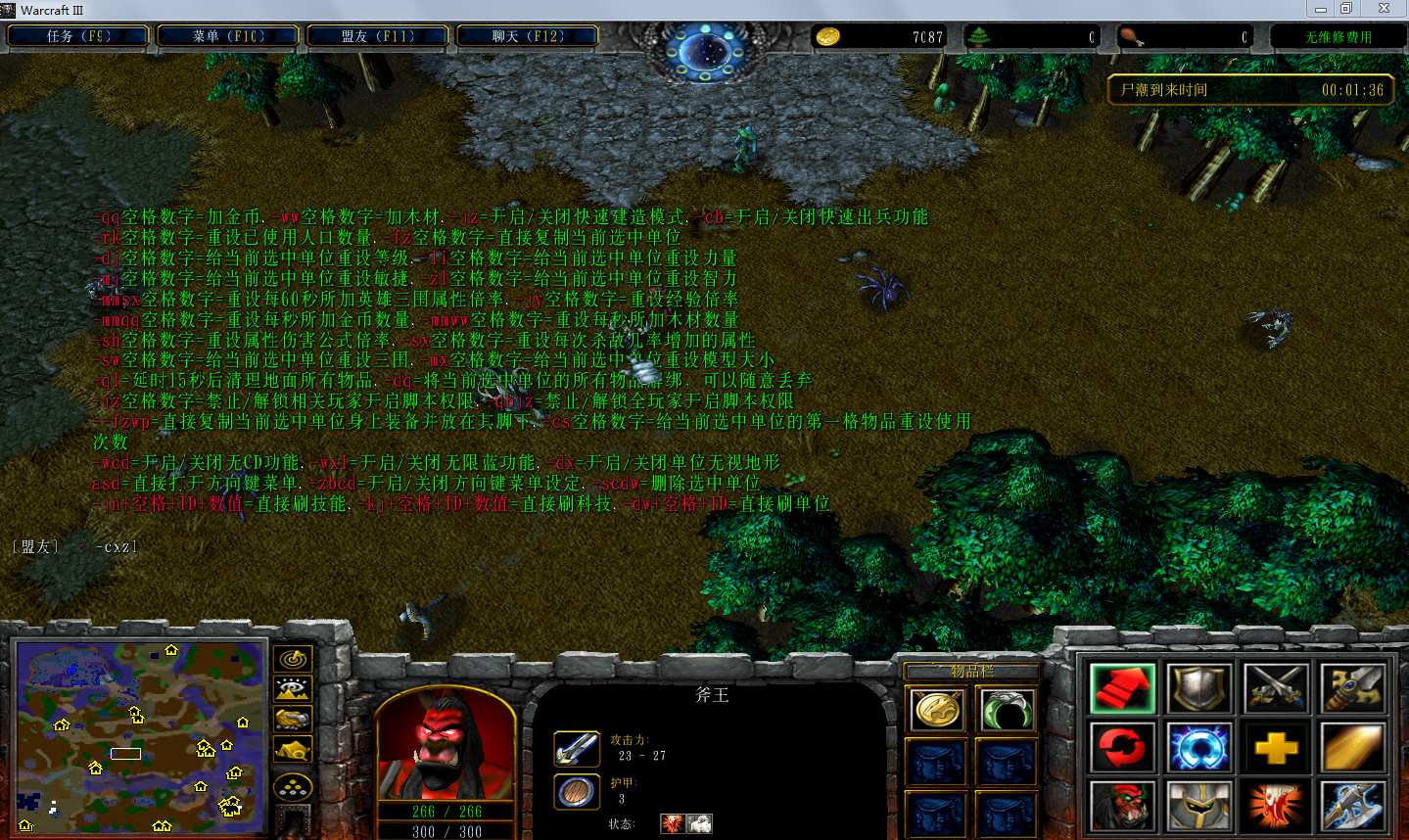Toggle formation movement button
The width and height of the screenshot is (1409, 840).
click(x=292, y=786)
